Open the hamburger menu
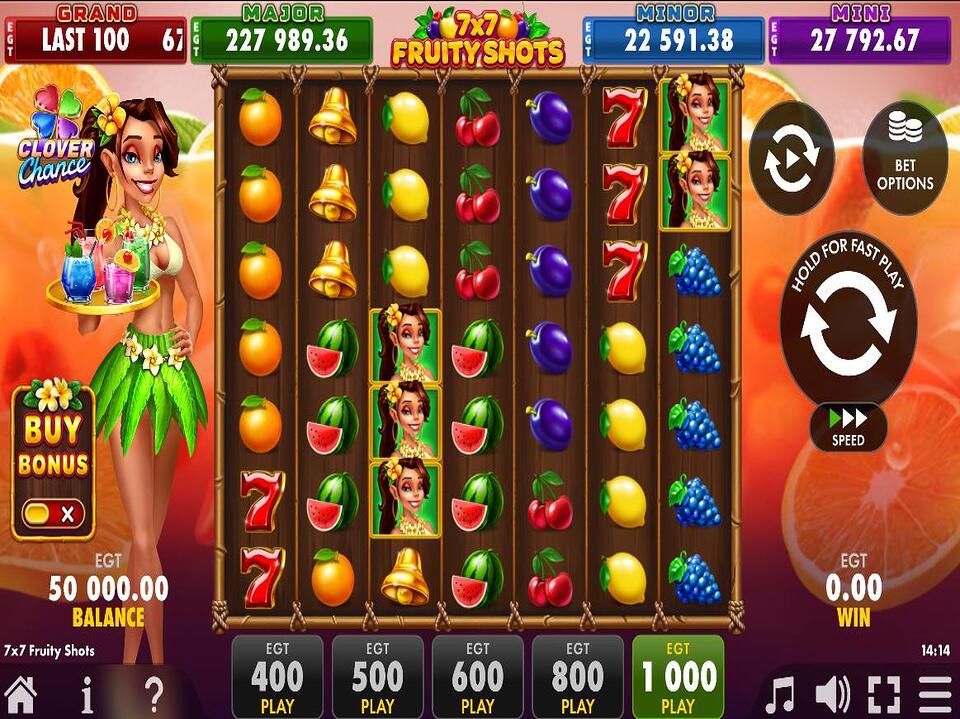 coord(936,694)
